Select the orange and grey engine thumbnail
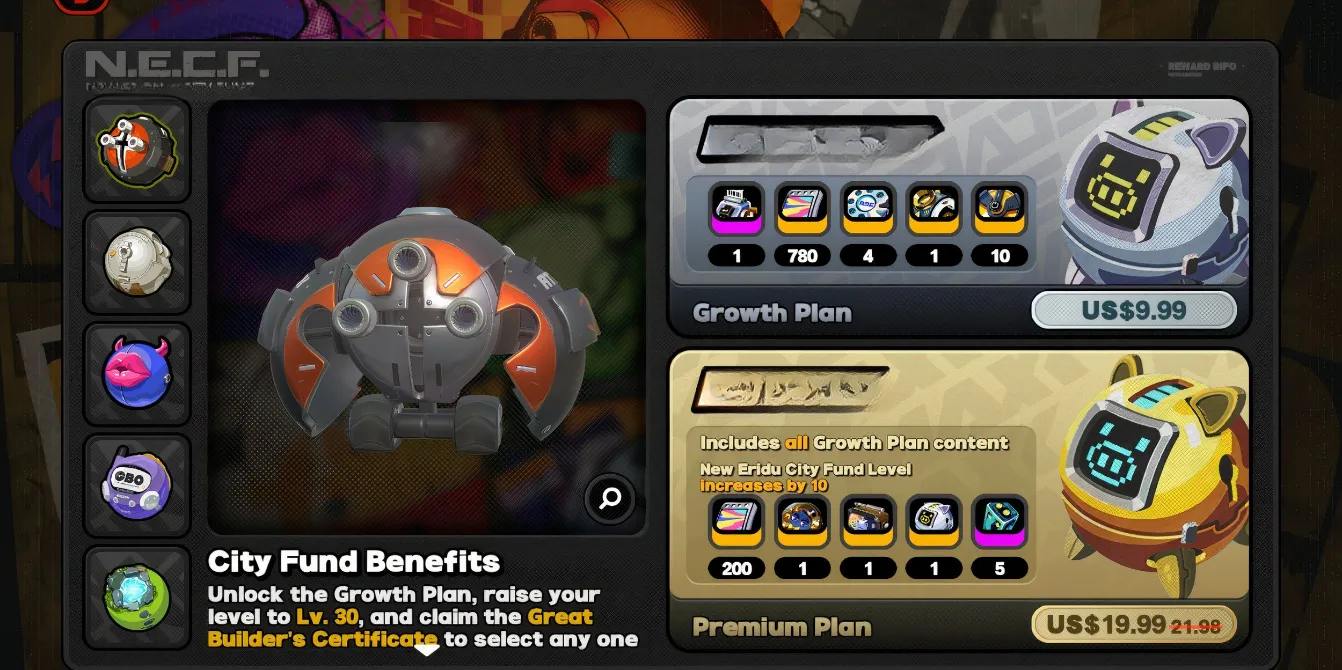Image resolution: width=1342 pixels, height=670 pixels. click(137, 150)
